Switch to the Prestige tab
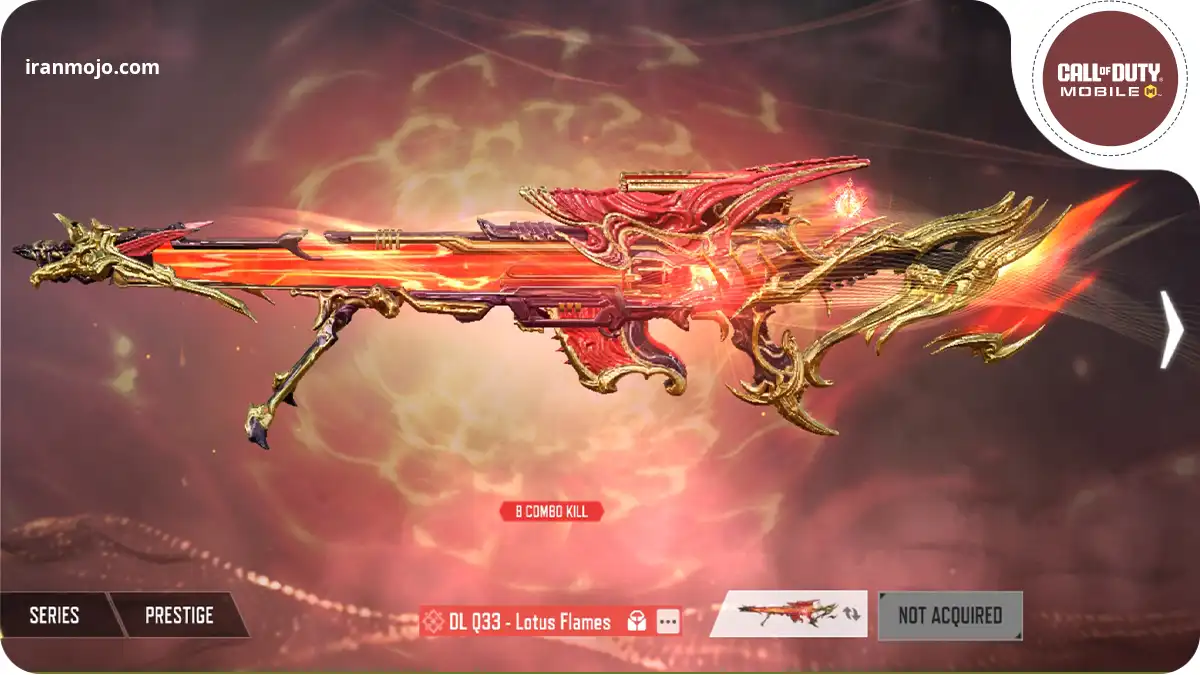Image resolution: width=1200 pixels, height=675 pixels. click(x=179, y=615)
